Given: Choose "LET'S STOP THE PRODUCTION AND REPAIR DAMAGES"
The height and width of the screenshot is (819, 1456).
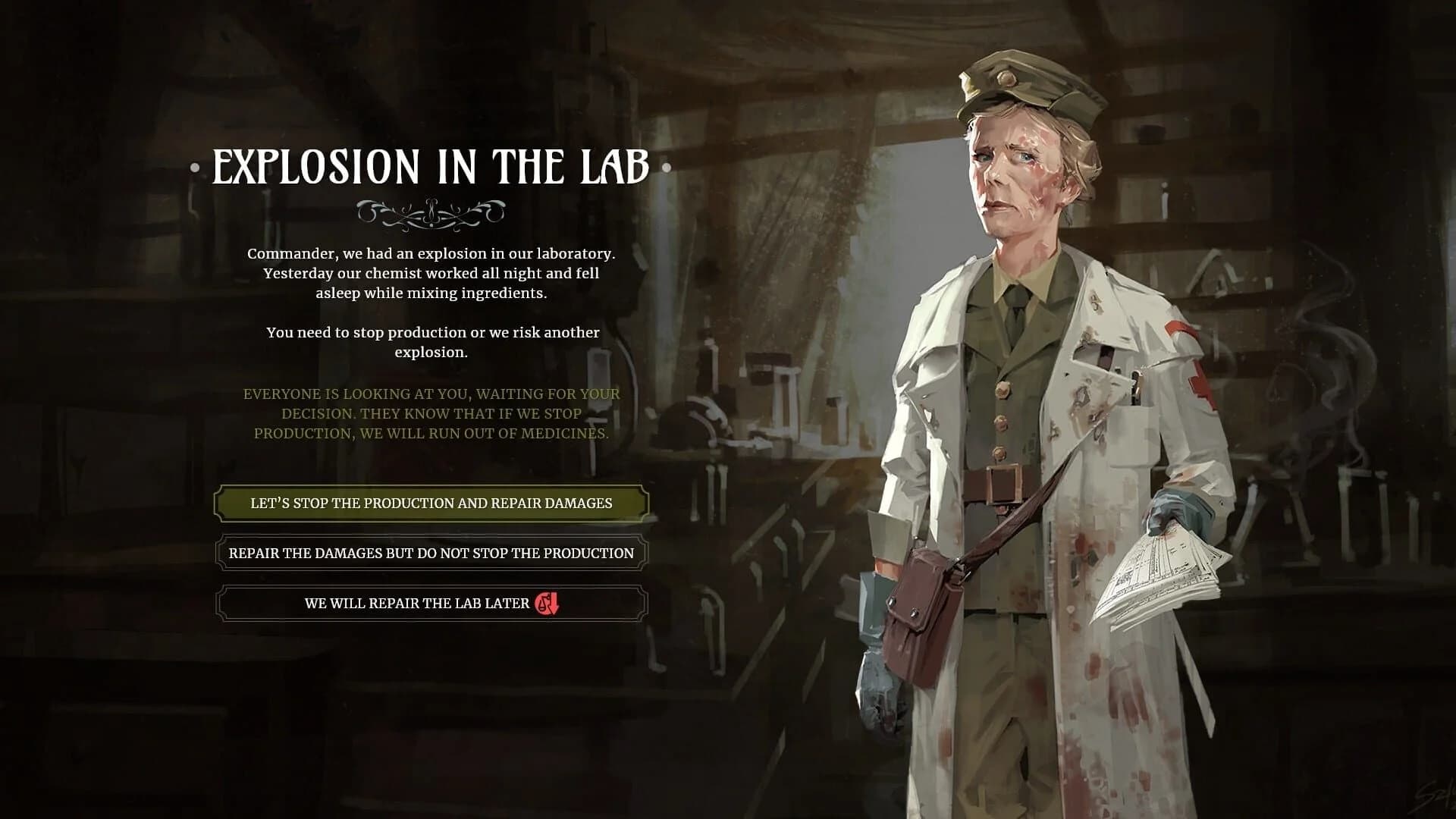Looking at the screenshot, I should 432,502.
